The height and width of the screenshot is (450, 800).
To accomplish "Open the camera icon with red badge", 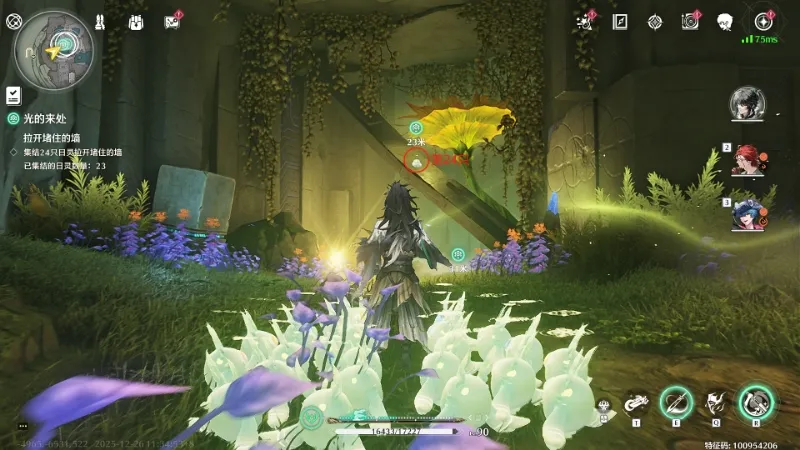I will pyautogui.click(x=689, y=21).
